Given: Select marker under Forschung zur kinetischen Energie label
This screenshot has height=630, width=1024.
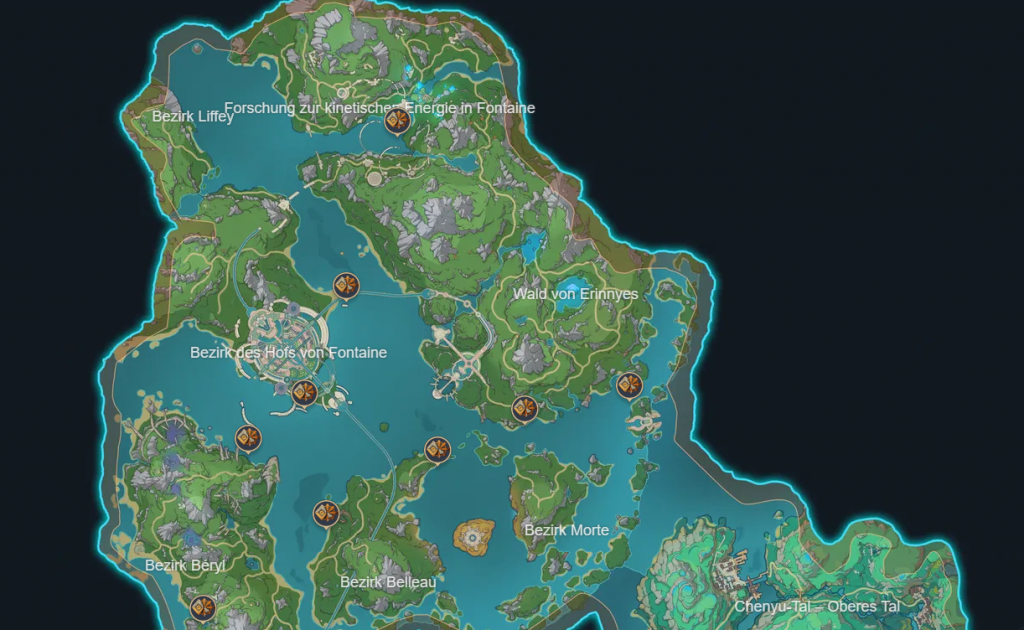Looking at the screenshot, I should click(x=396, y=122).
